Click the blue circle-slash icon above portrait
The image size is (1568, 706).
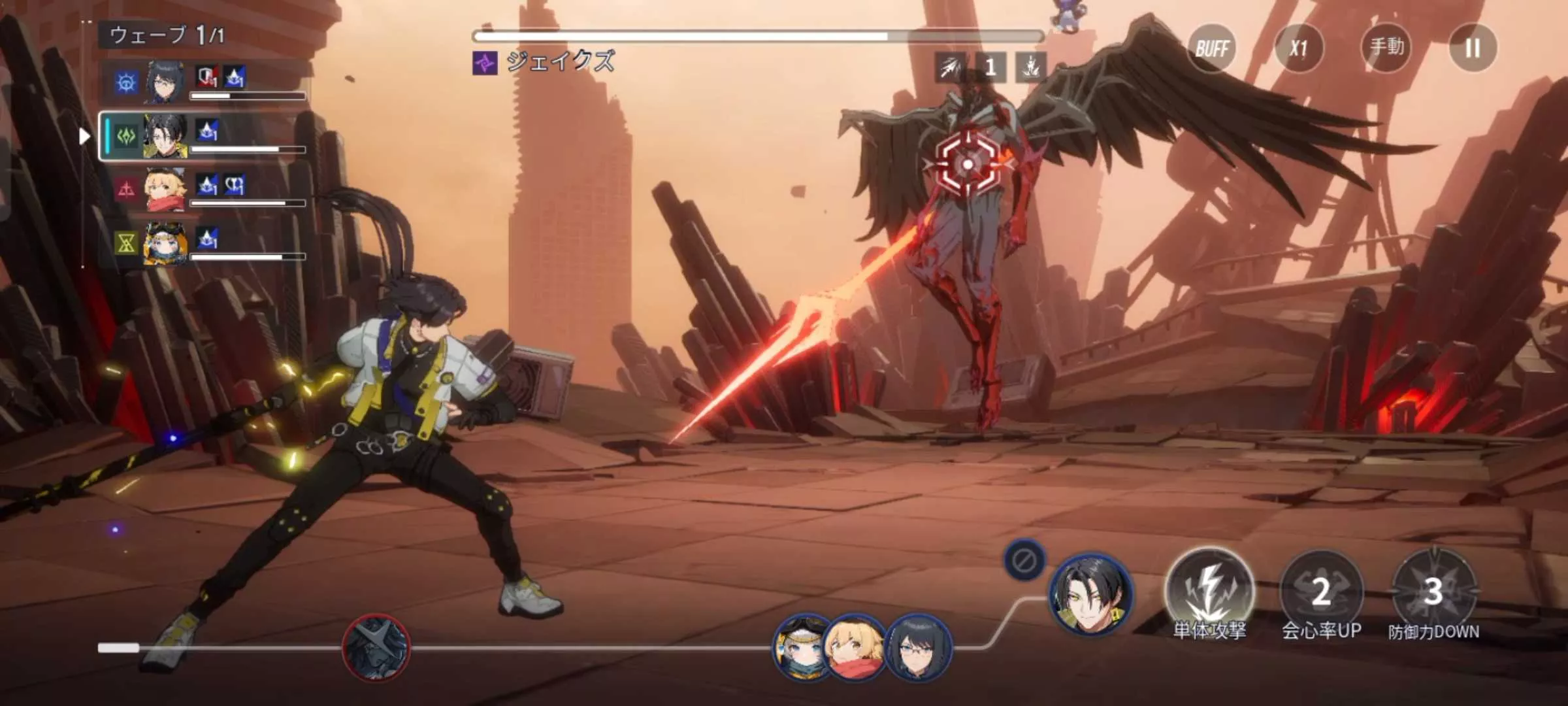tap(1024, 560)
